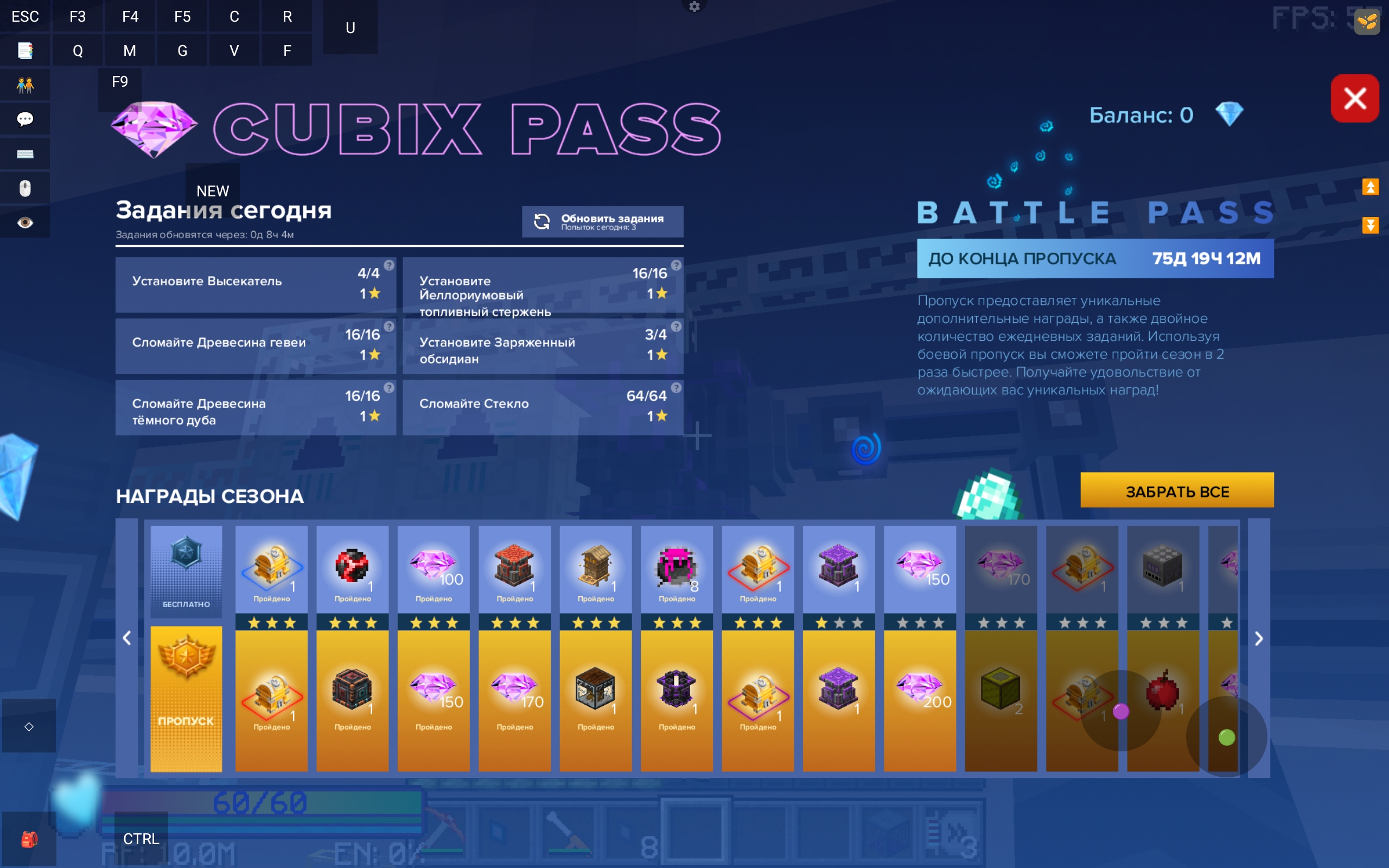
Task: Tap the ESC overlay button
Action: pyautogui.click(x=26, y=16)
